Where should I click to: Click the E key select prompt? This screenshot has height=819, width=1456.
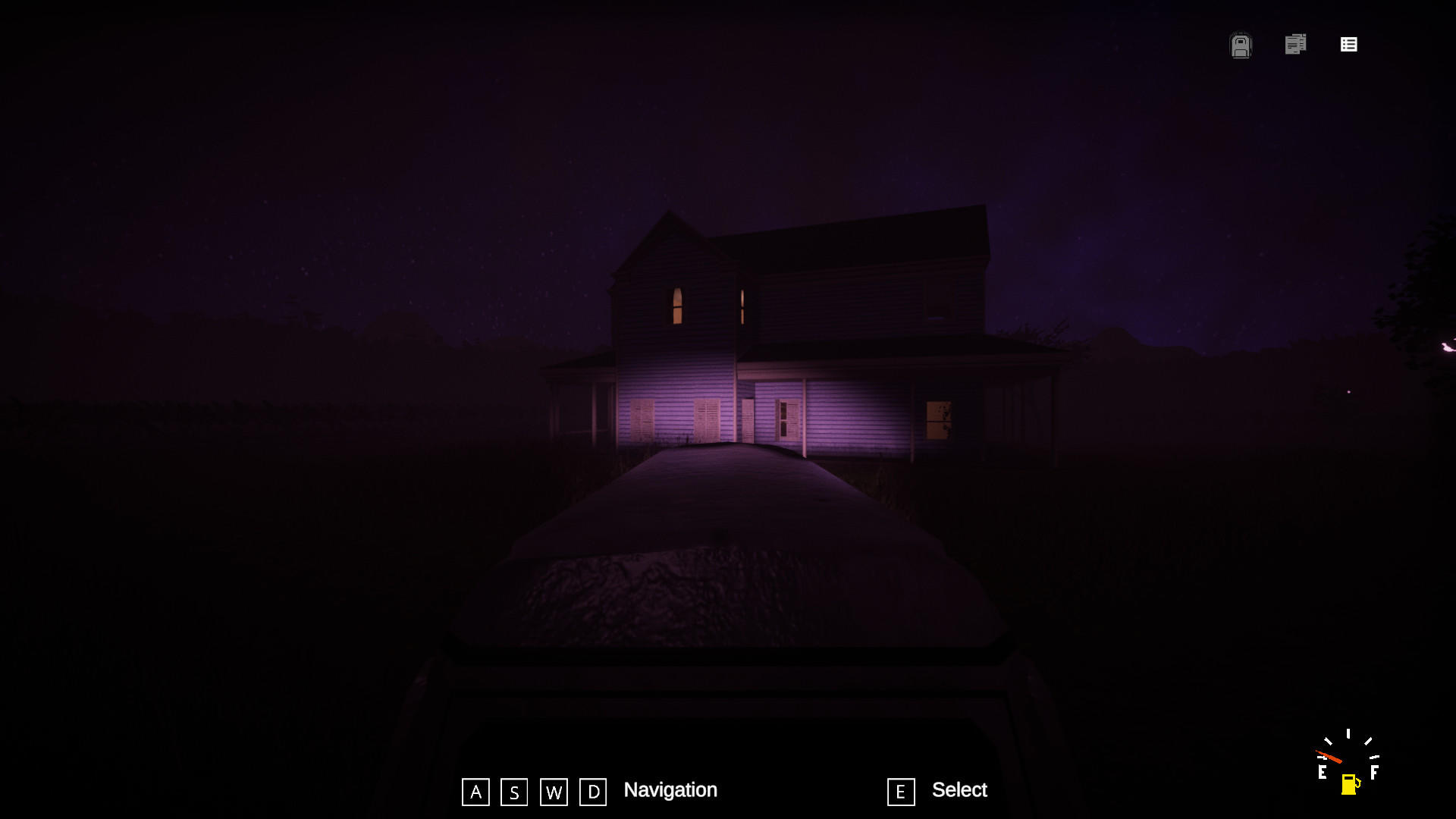(x=900, y=792)
